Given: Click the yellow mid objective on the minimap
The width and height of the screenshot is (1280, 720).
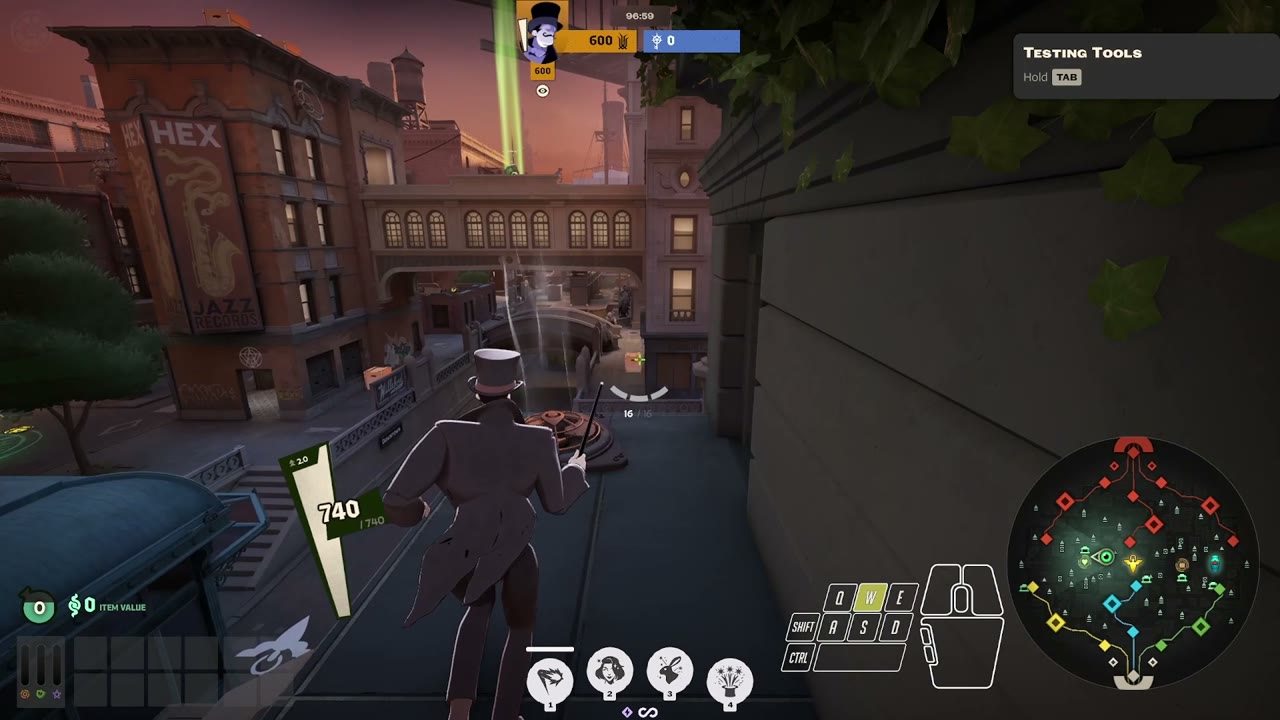Looking at the screenshot, I should click(1132, 563).
